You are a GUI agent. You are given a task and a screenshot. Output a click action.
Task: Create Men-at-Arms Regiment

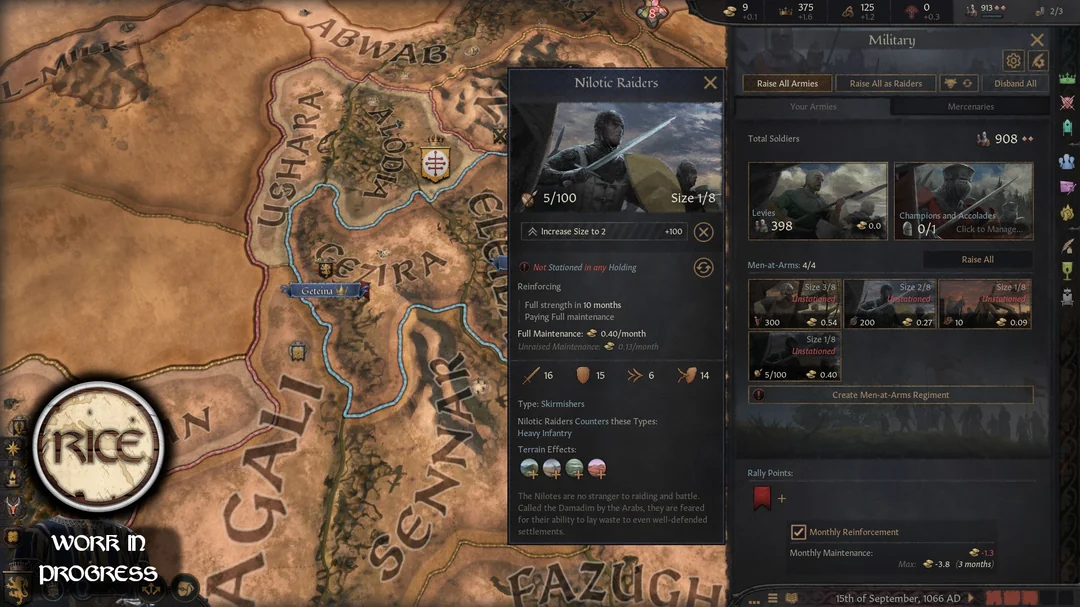click(x=891, y=395)
